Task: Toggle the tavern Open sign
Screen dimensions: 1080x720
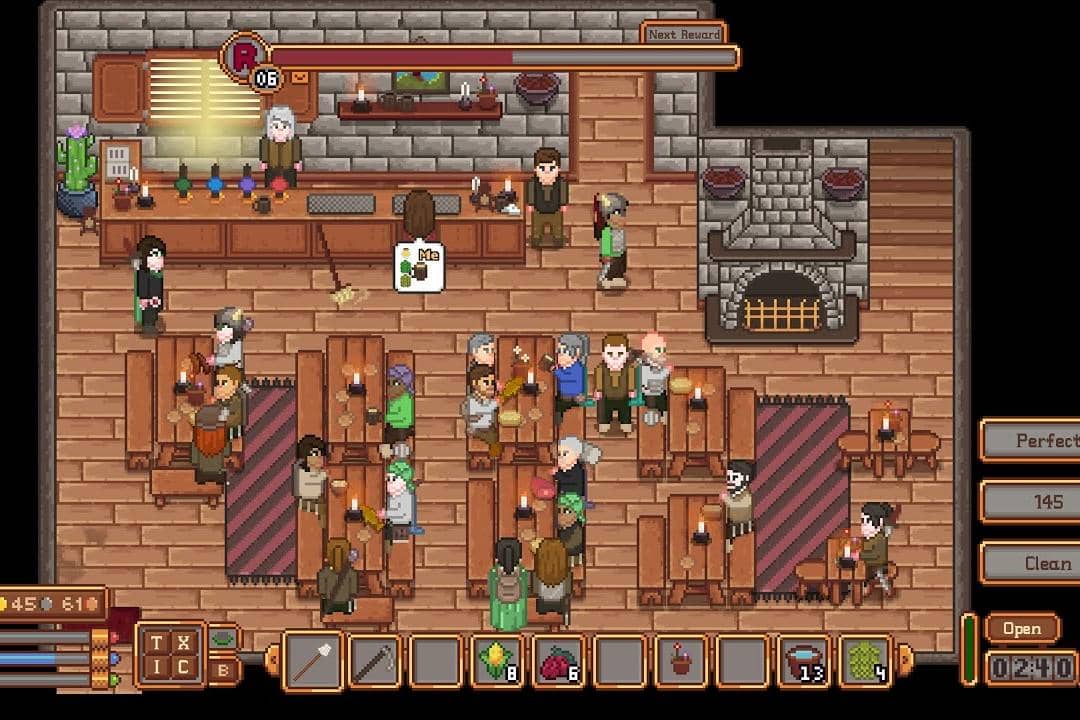Action: click(x=1022, y=629)
